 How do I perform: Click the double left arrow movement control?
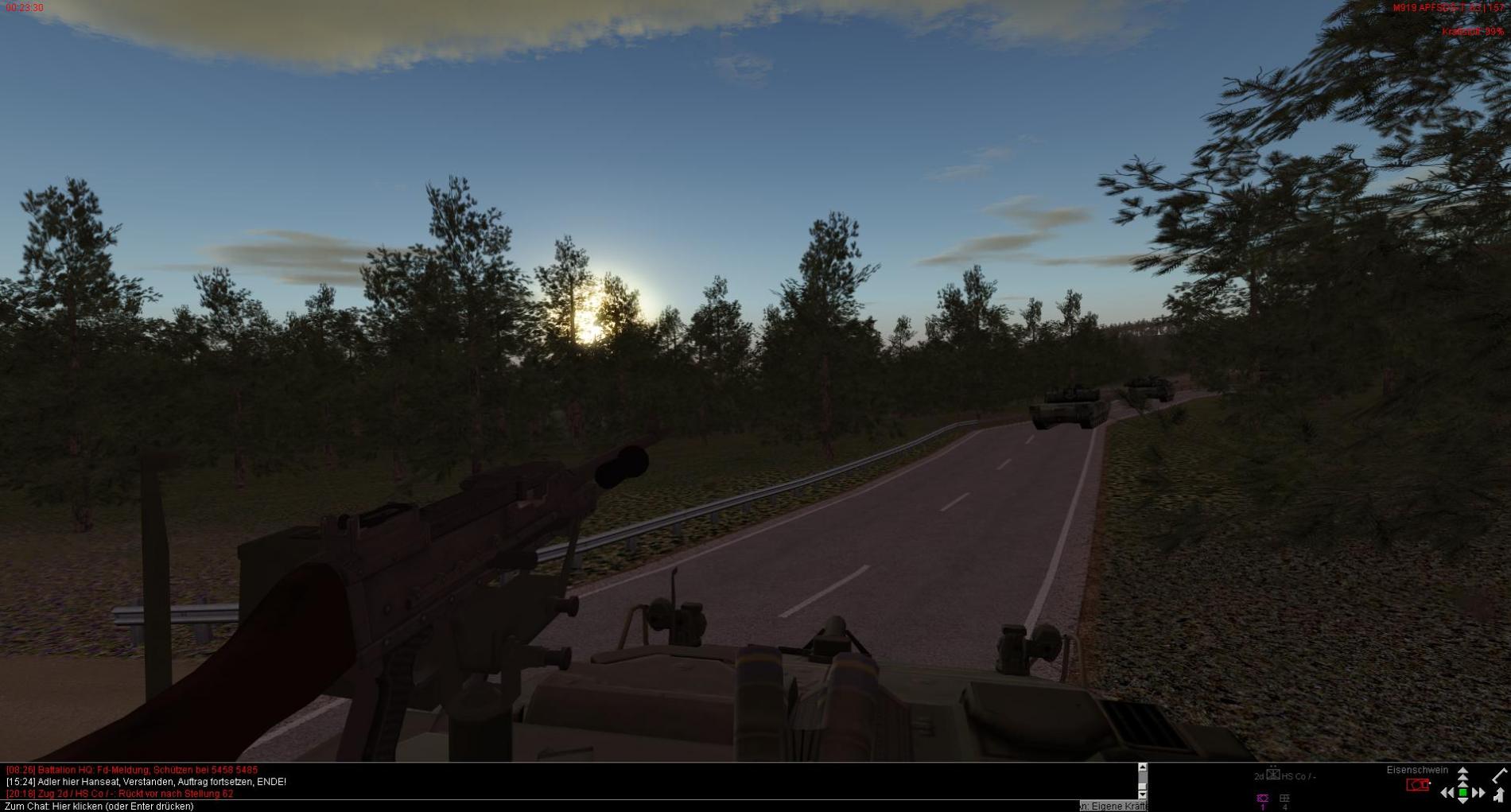coord(1447,793)
